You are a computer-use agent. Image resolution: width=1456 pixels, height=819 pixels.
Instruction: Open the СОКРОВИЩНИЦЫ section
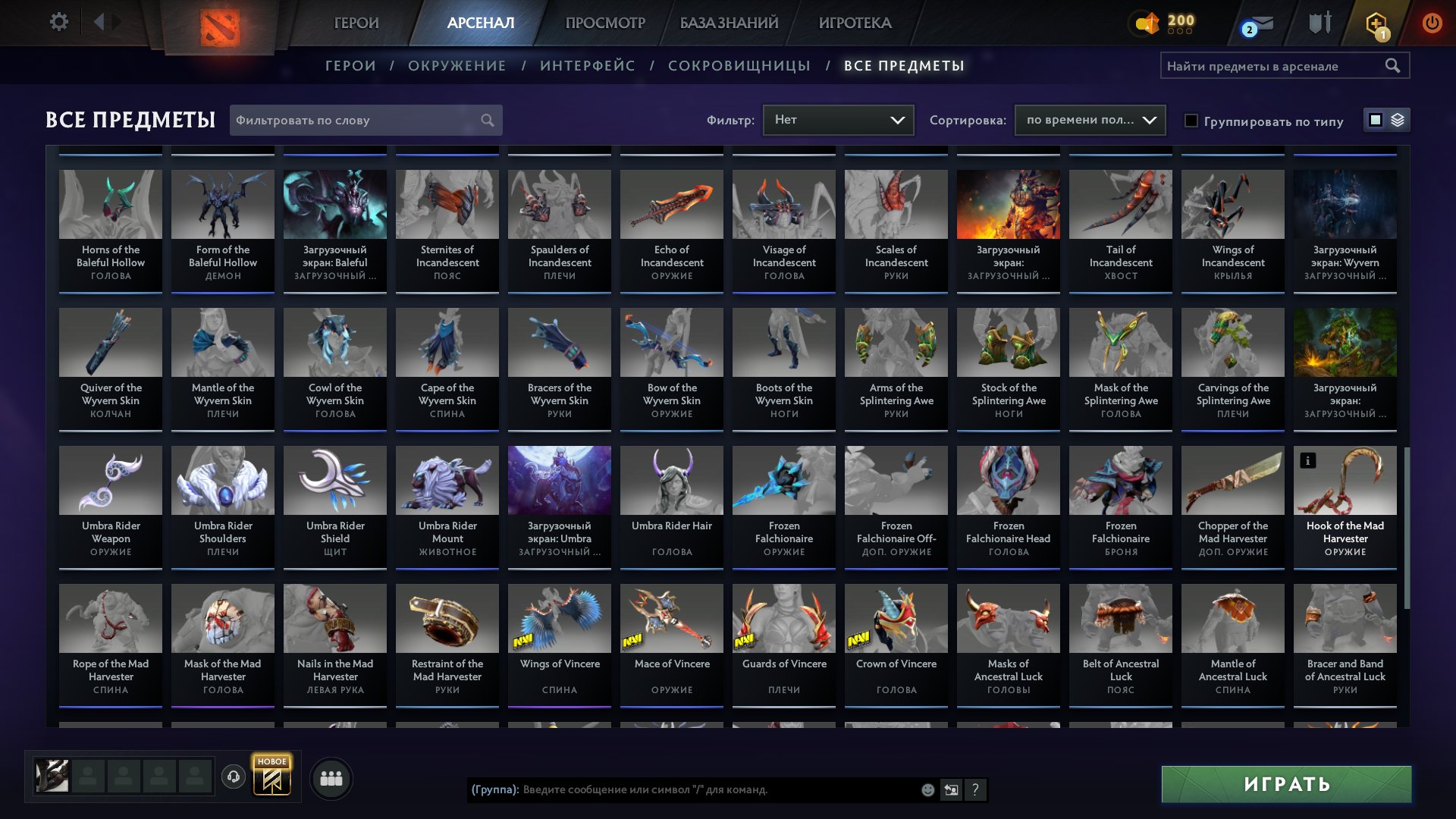pyautogui.click(x=739, y=65)
